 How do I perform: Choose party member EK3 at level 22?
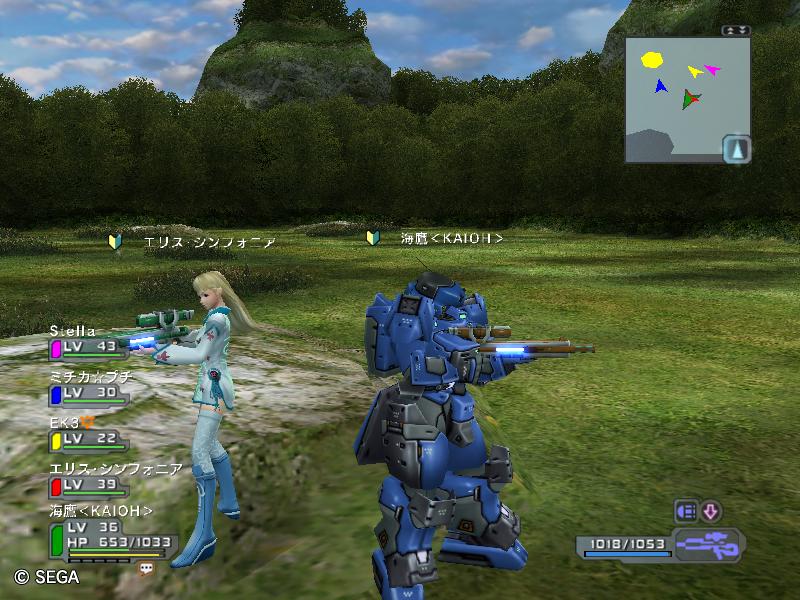88,432
